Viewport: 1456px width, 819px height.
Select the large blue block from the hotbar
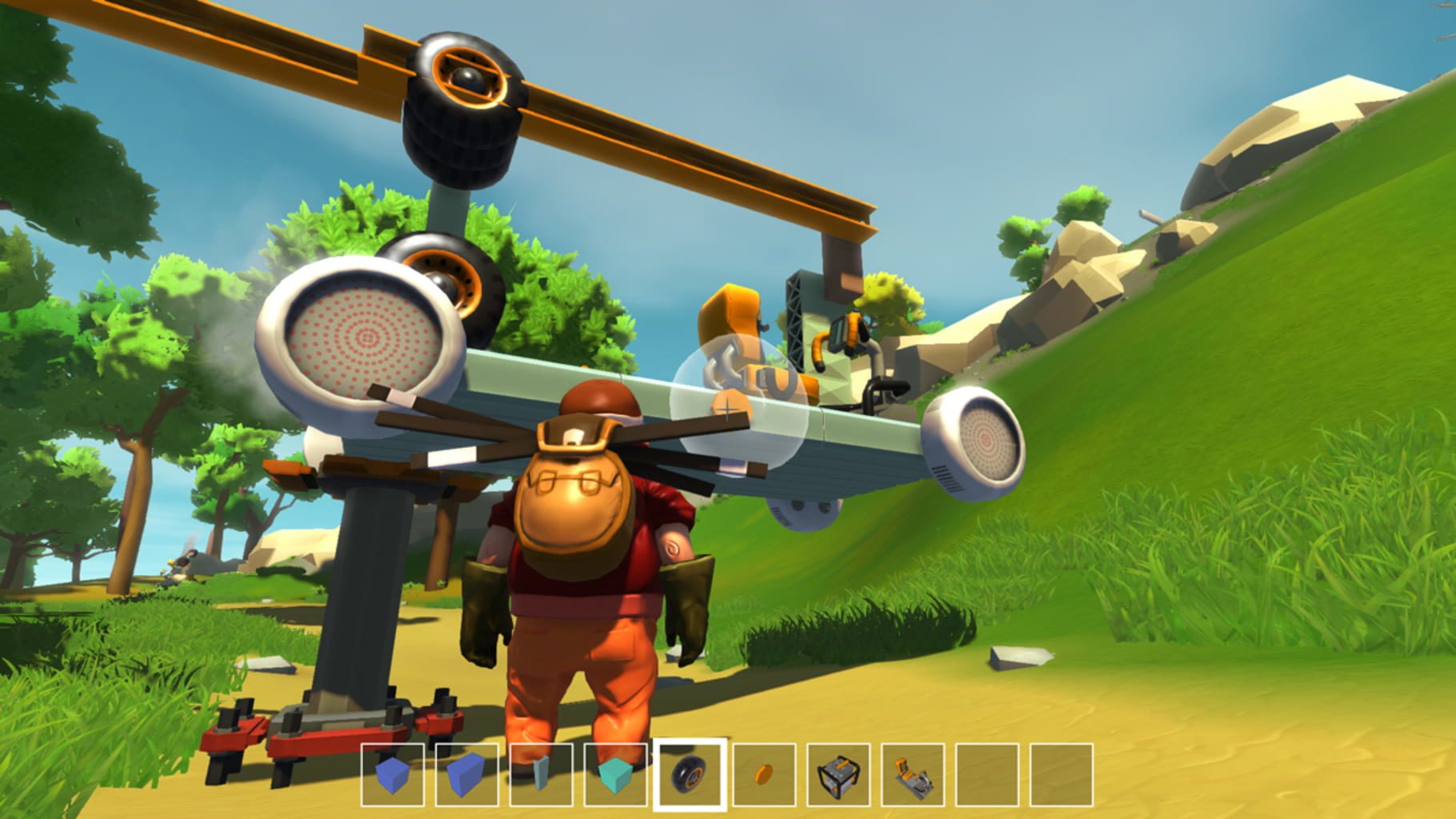tap(465, 773)
